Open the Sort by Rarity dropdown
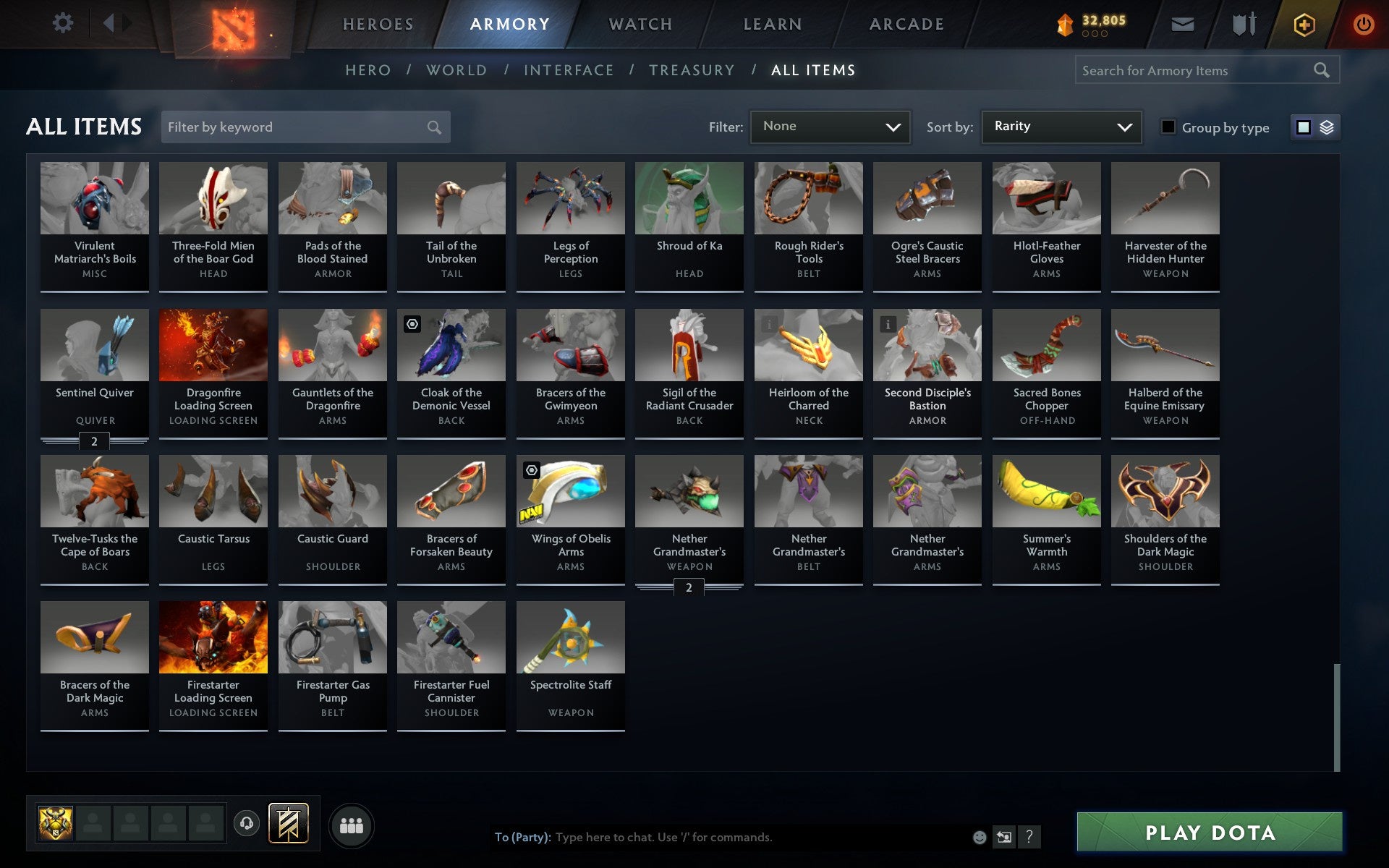1389x868 pixels. 1061,127
